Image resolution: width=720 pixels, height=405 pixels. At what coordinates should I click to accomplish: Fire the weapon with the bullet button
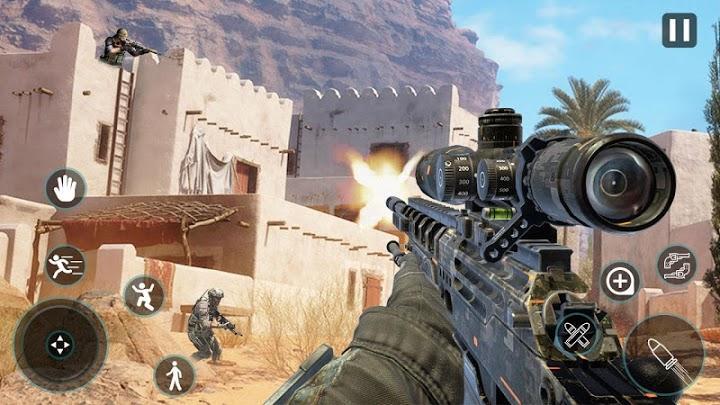click(x=663, y=356)
